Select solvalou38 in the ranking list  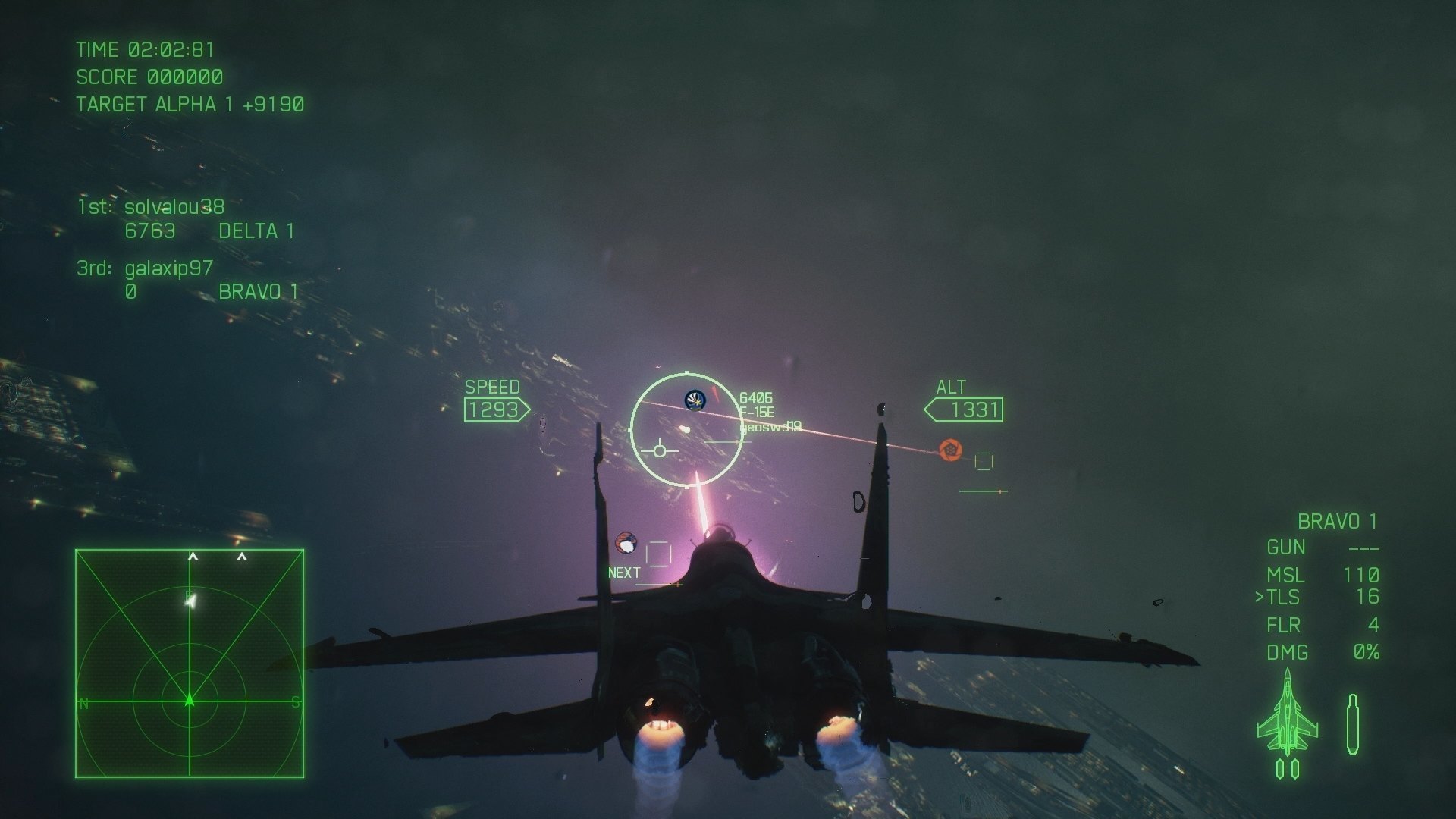(x=174, y=206)
